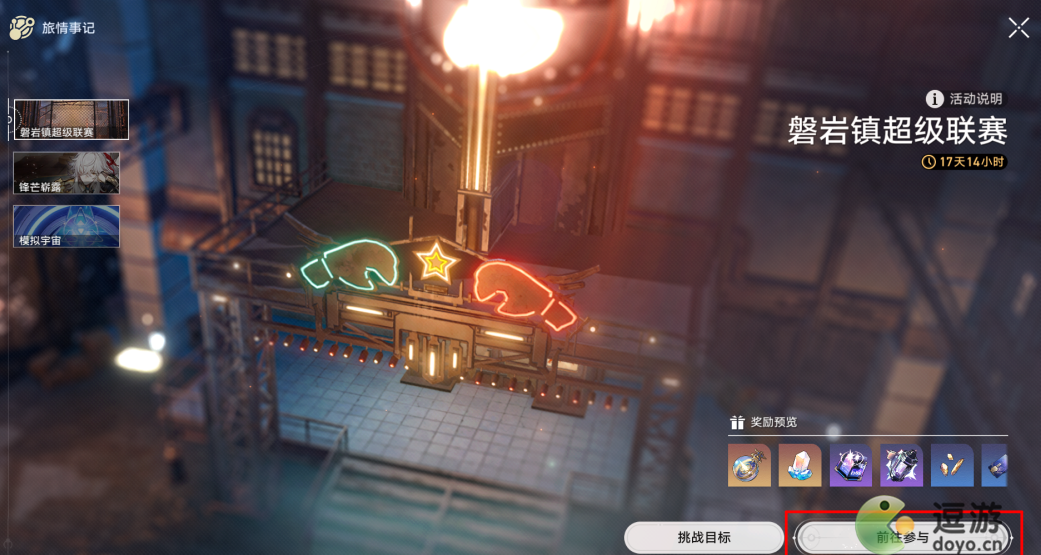Inspect the sparkling purple book reward
The height and width of the screenshot is (555, 1041).
pos(851,465)
